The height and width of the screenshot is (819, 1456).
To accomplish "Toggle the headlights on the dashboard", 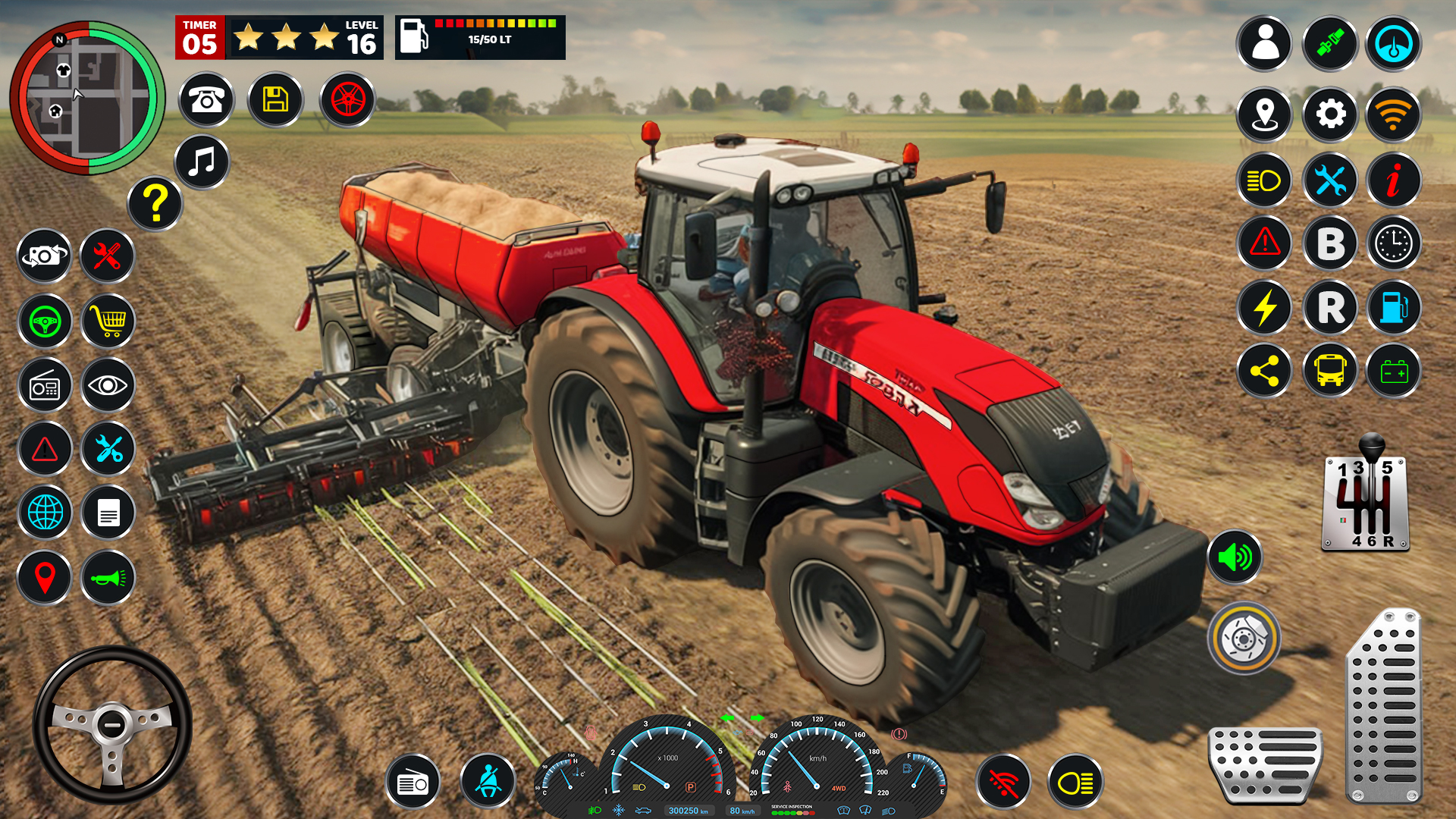I will (x=1075, y=780).
